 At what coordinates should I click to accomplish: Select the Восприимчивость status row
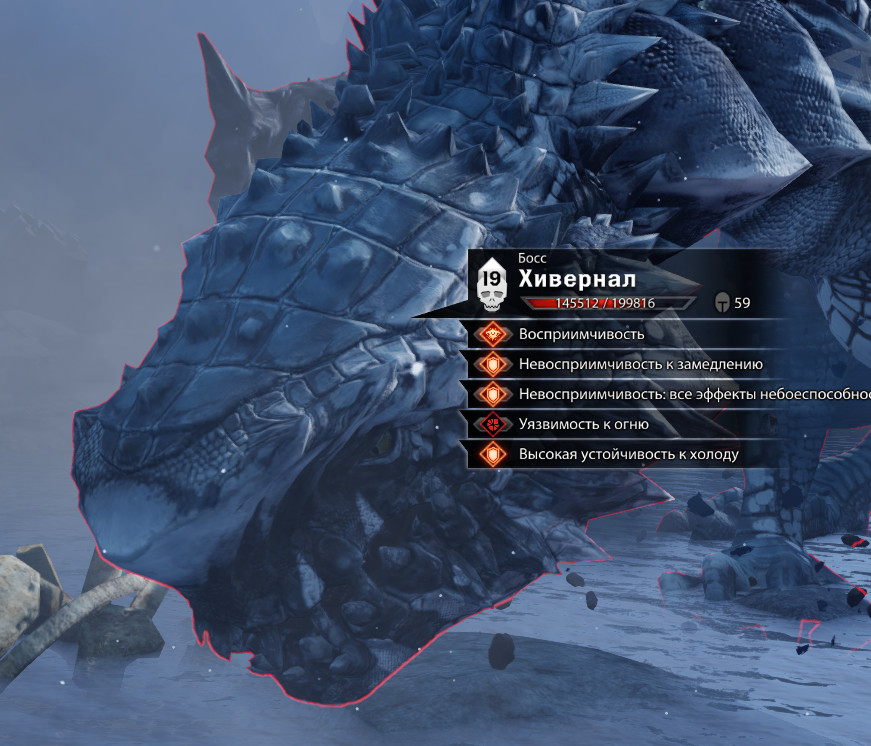coord(581,334)
